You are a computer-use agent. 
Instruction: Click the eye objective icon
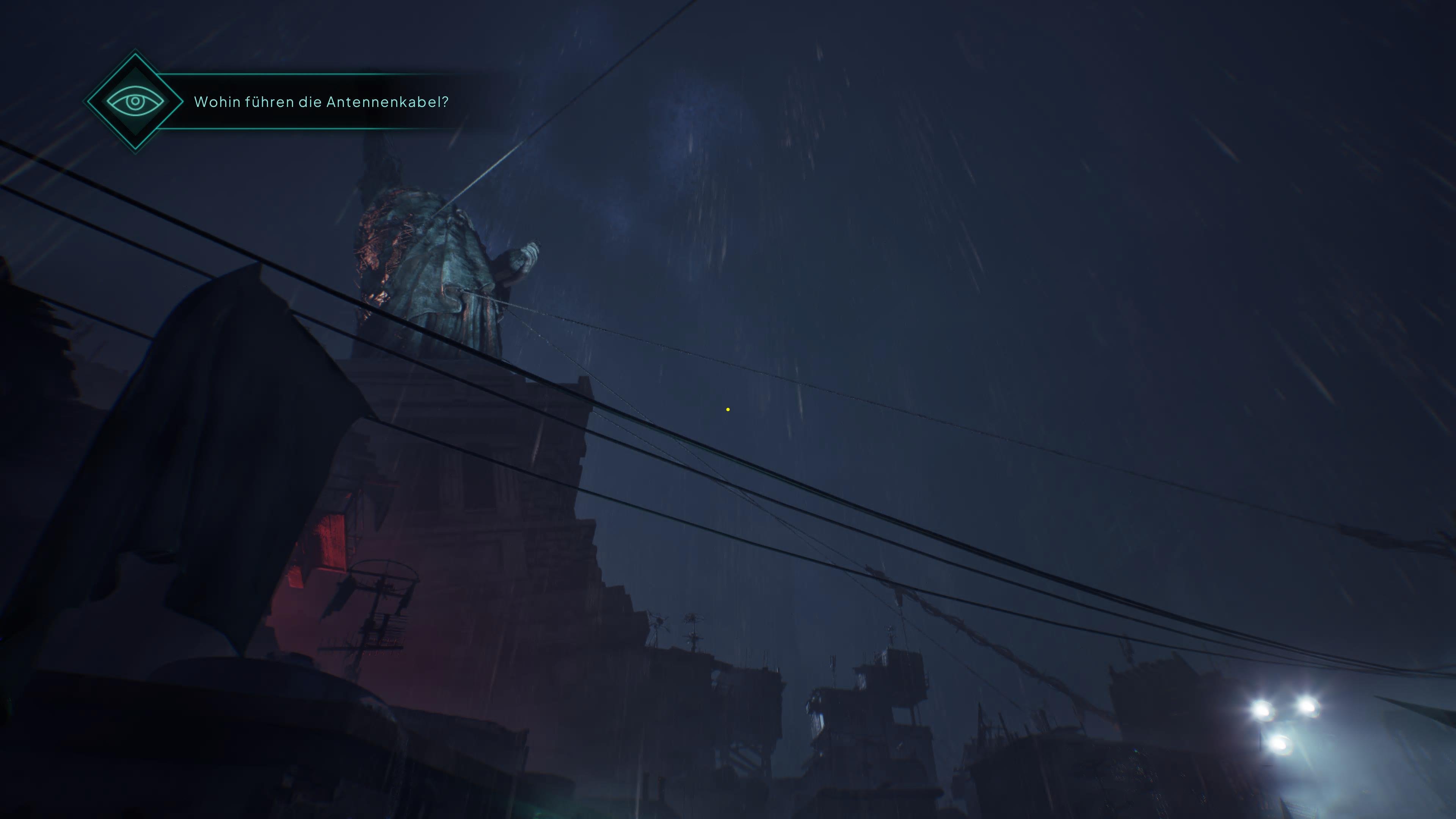coord(135,102)
